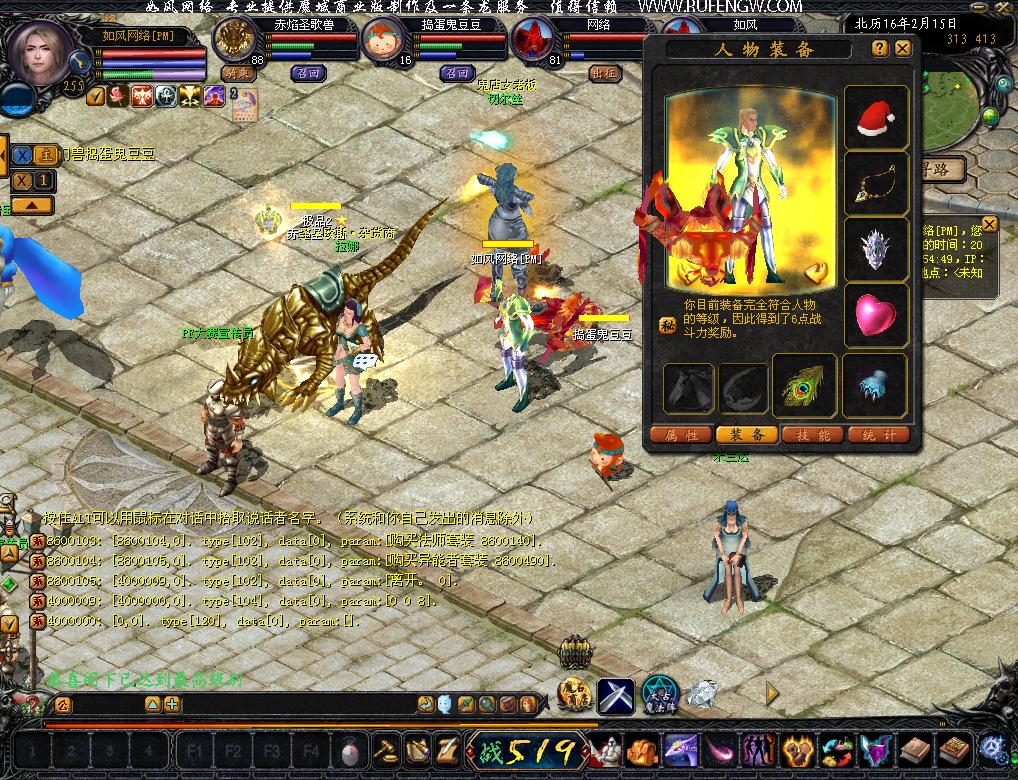Activate the crossed swords attack icon

coord(616,694)
